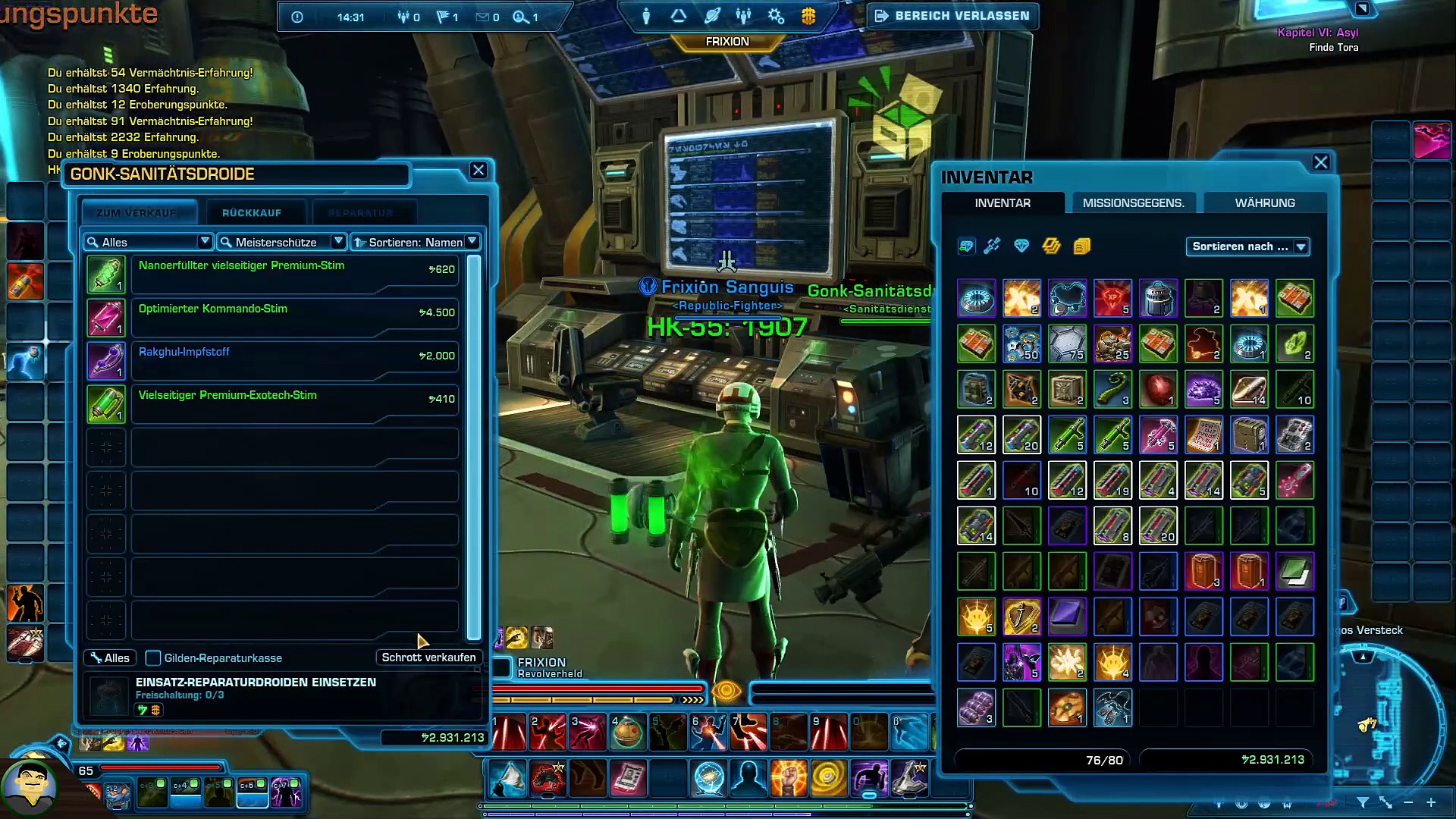Select Vielseitiger Premium-Exotech-Stim from the list

(x=294, y=403)
